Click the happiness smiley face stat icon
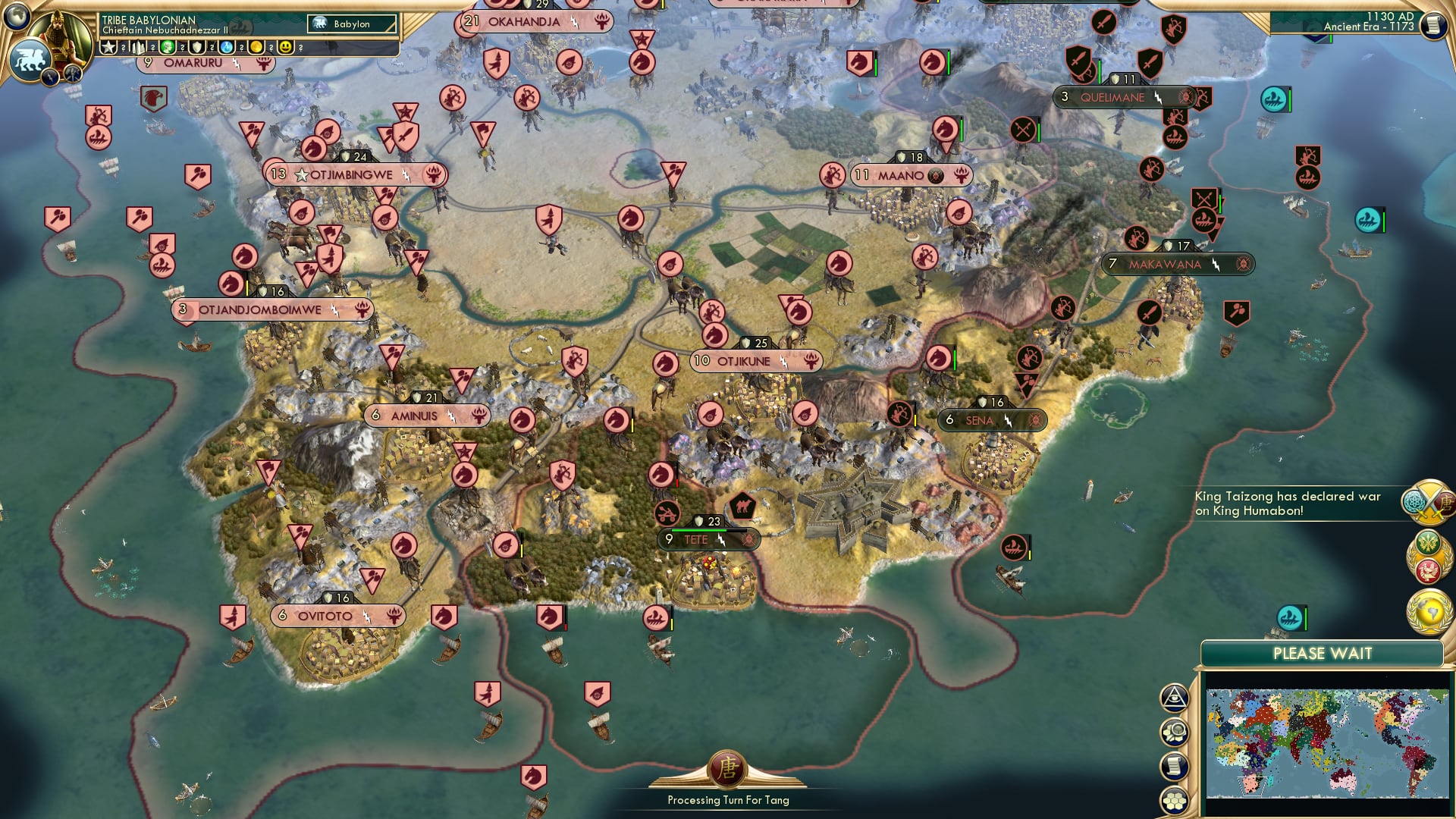The width and height of the screenshot is (1456, 819). (285, 47)
